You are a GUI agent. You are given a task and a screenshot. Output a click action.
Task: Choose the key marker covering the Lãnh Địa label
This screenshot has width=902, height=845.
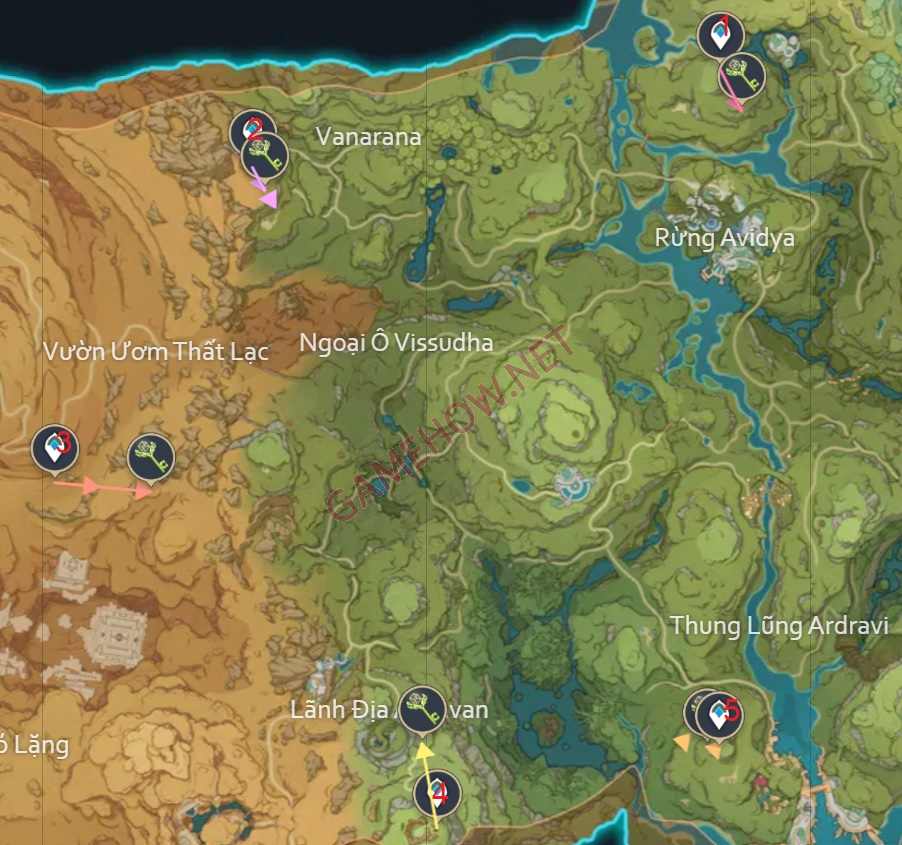tap(422, 708)
